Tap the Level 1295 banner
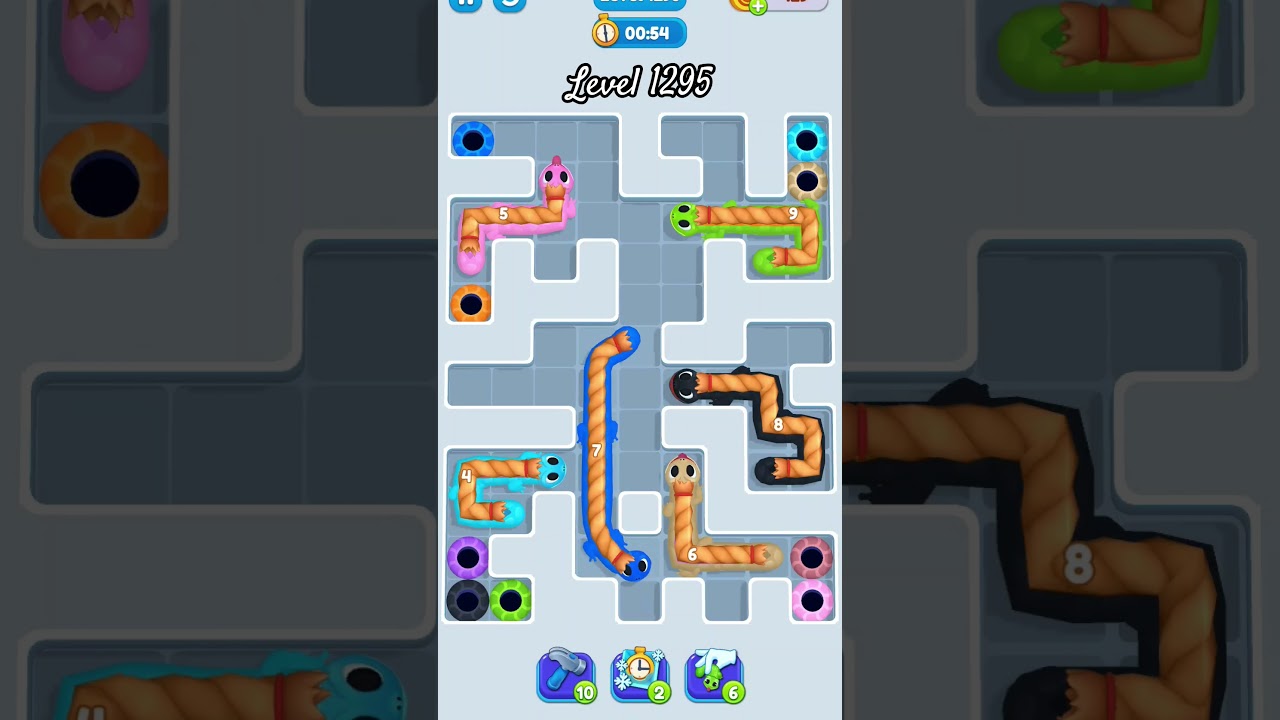This screenshot has height=720, width=1280. 638,82
